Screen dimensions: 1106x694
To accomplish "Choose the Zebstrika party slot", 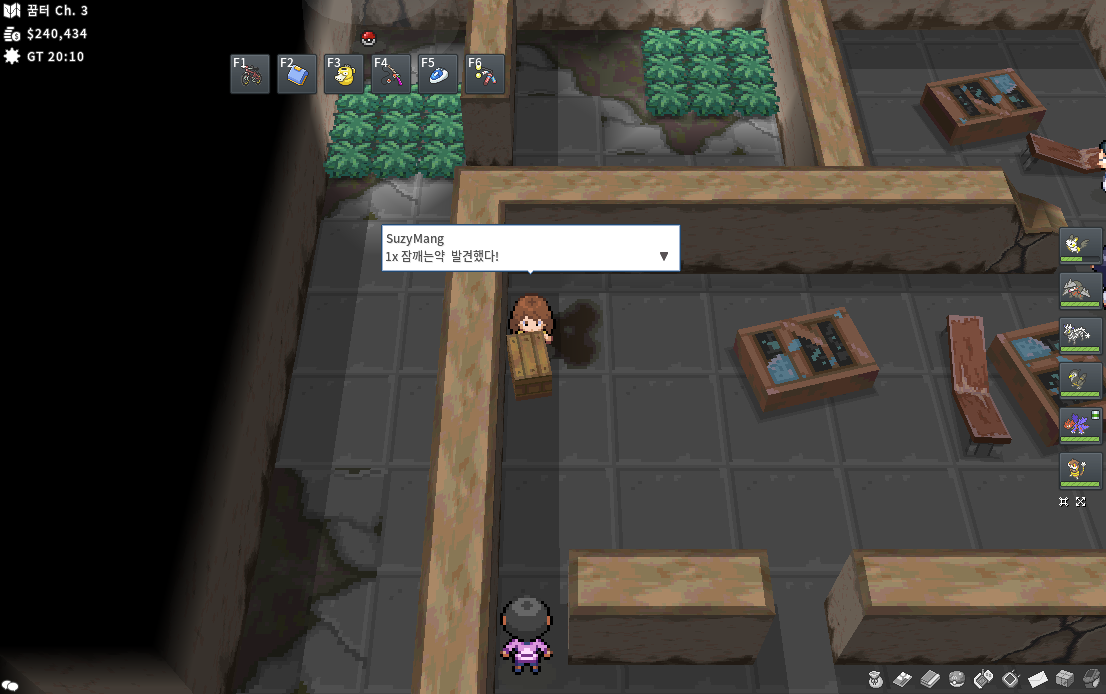I will click(x=1081, y=336).
